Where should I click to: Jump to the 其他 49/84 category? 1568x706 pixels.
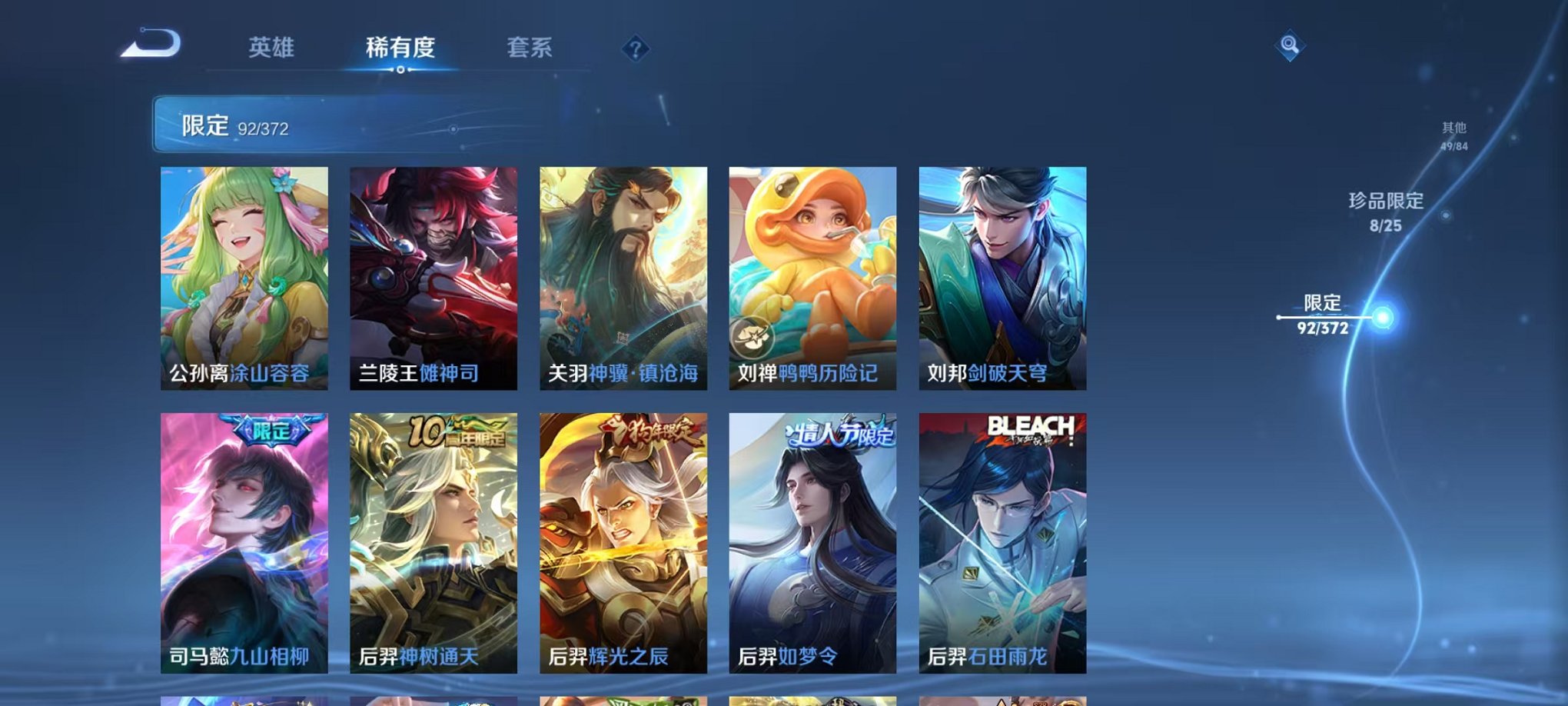pos(1453,135)
